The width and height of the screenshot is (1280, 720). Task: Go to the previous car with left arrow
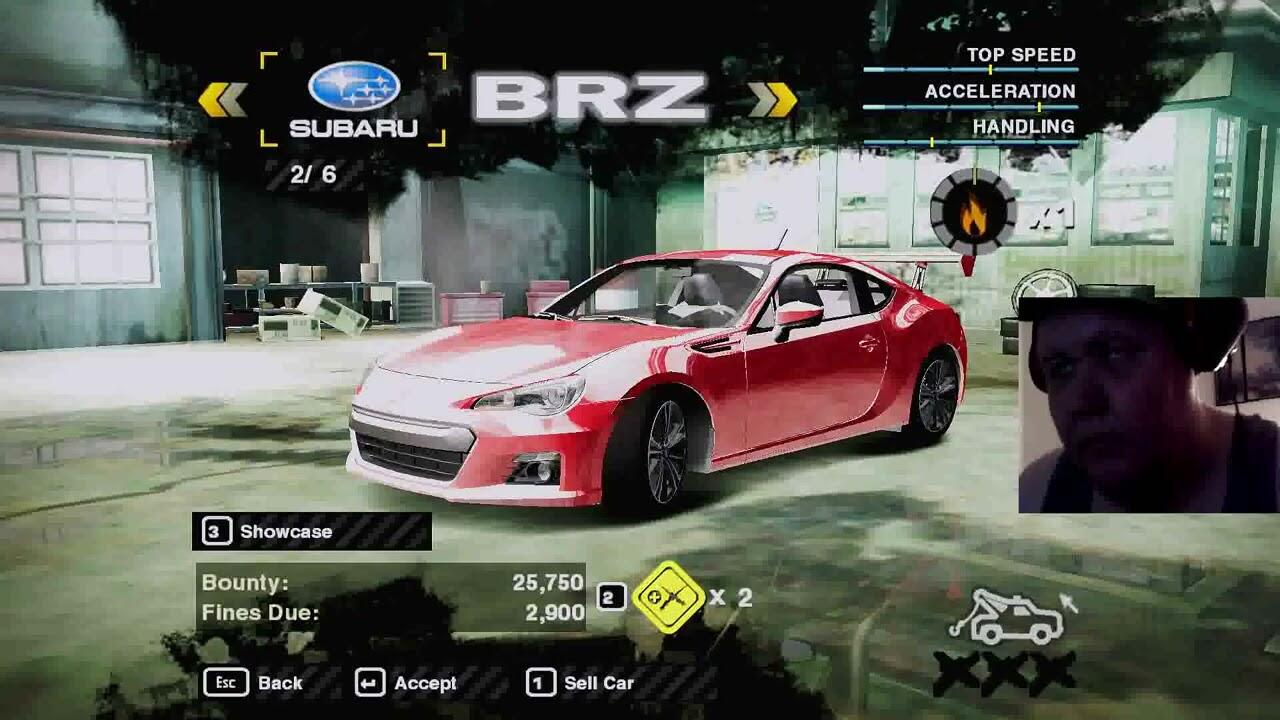[222, 99]
